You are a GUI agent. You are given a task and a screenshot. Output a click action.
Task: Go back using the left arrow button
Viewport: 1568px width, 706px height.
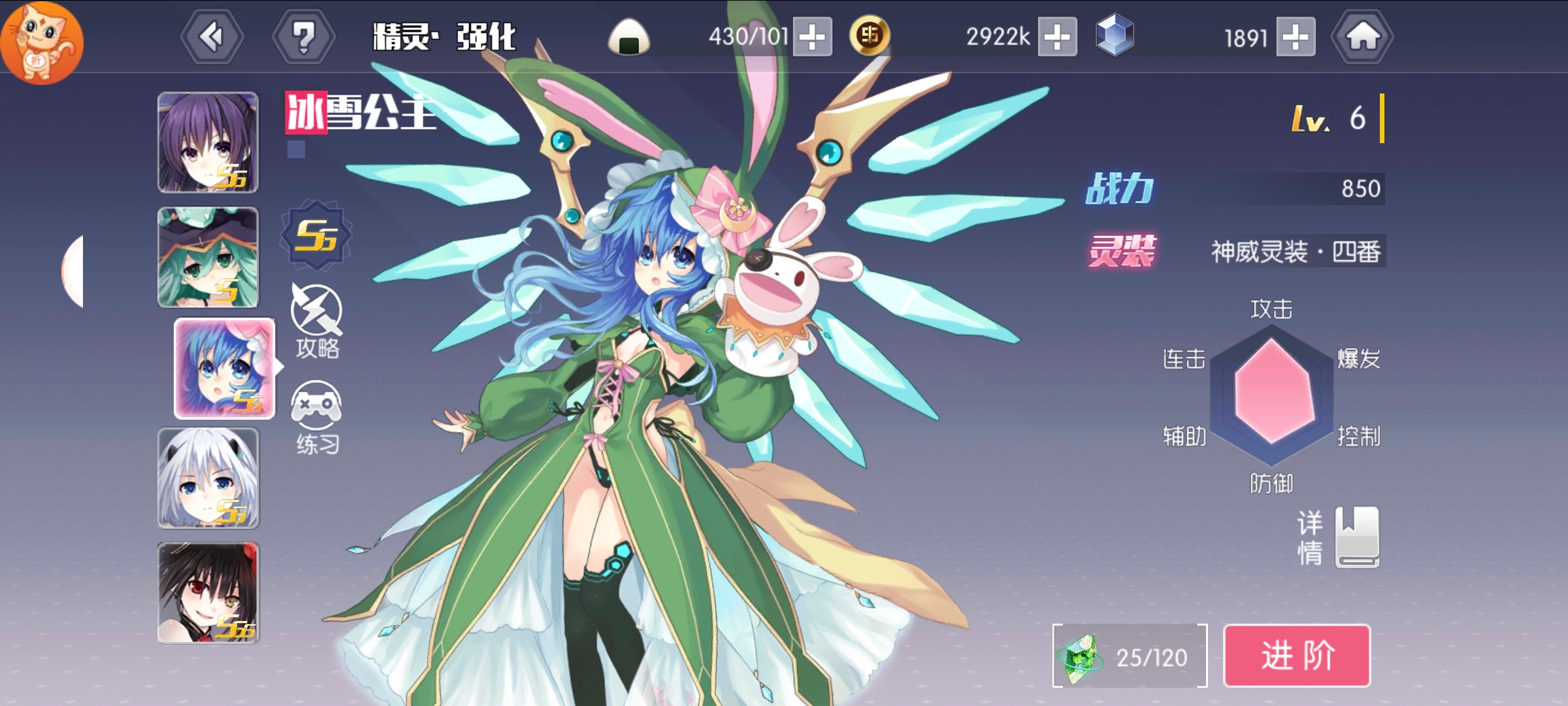[212, 37]
